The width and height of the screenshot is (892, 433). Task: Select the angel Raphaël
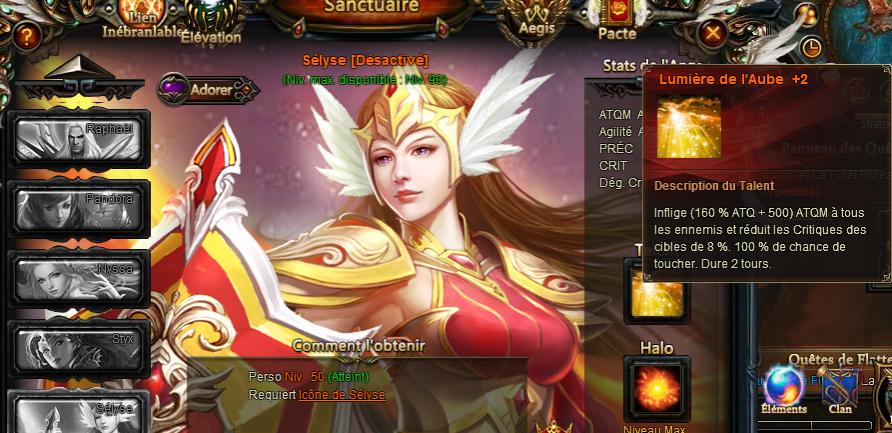[78, 140]
